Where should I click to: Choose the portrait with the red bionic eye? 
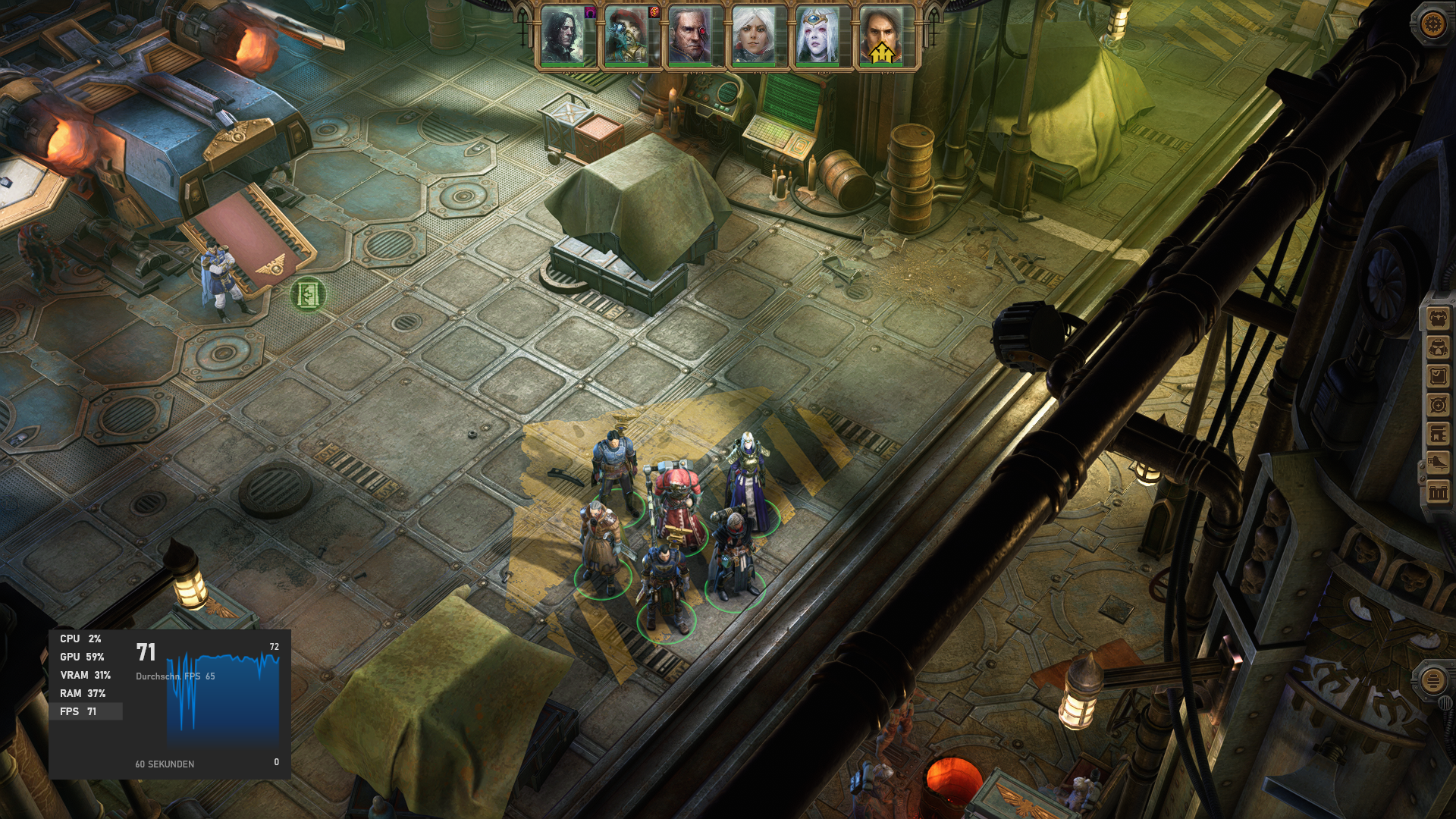pos(689,36)
